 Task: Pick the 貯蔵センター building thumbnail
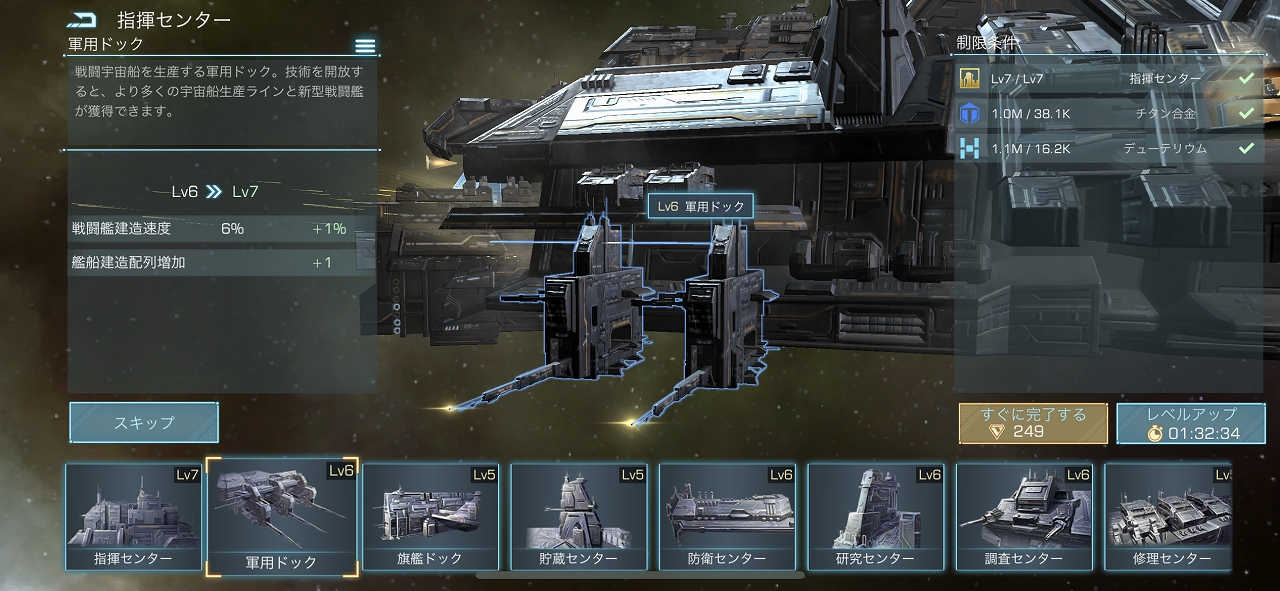pos(578,518)
